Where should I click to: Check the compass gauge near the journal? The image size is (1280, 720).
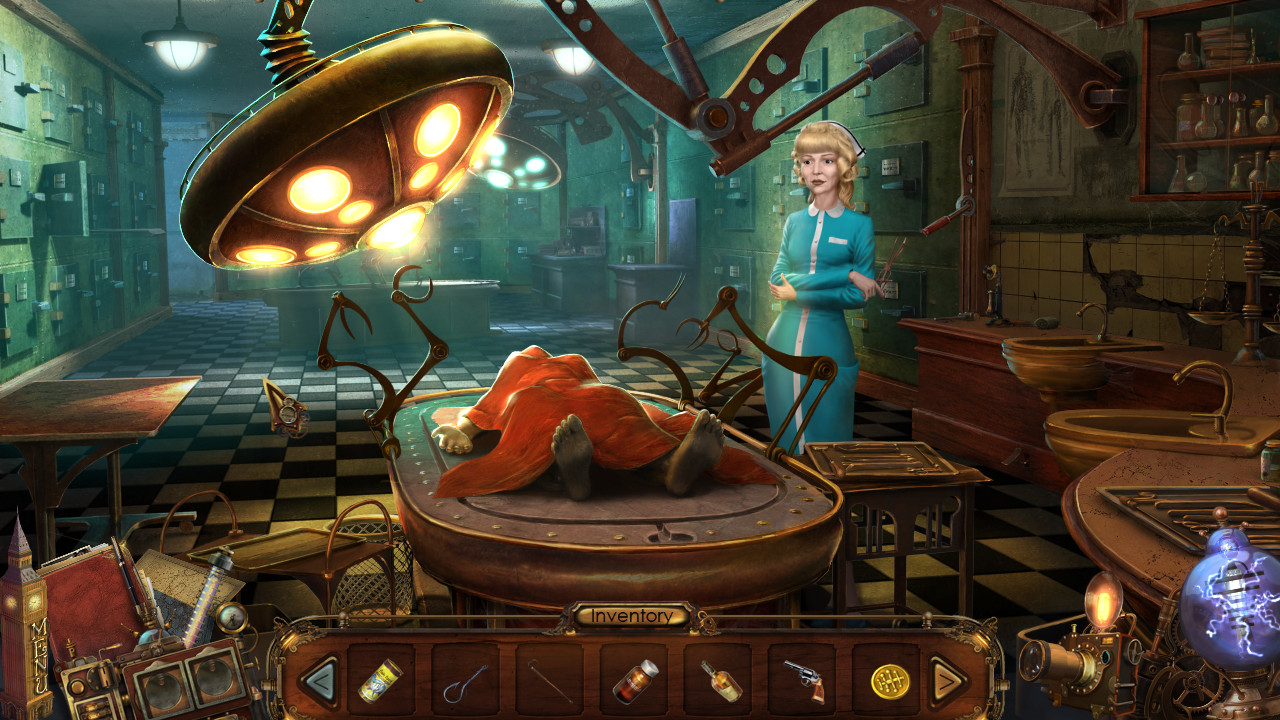click(230, 618)
